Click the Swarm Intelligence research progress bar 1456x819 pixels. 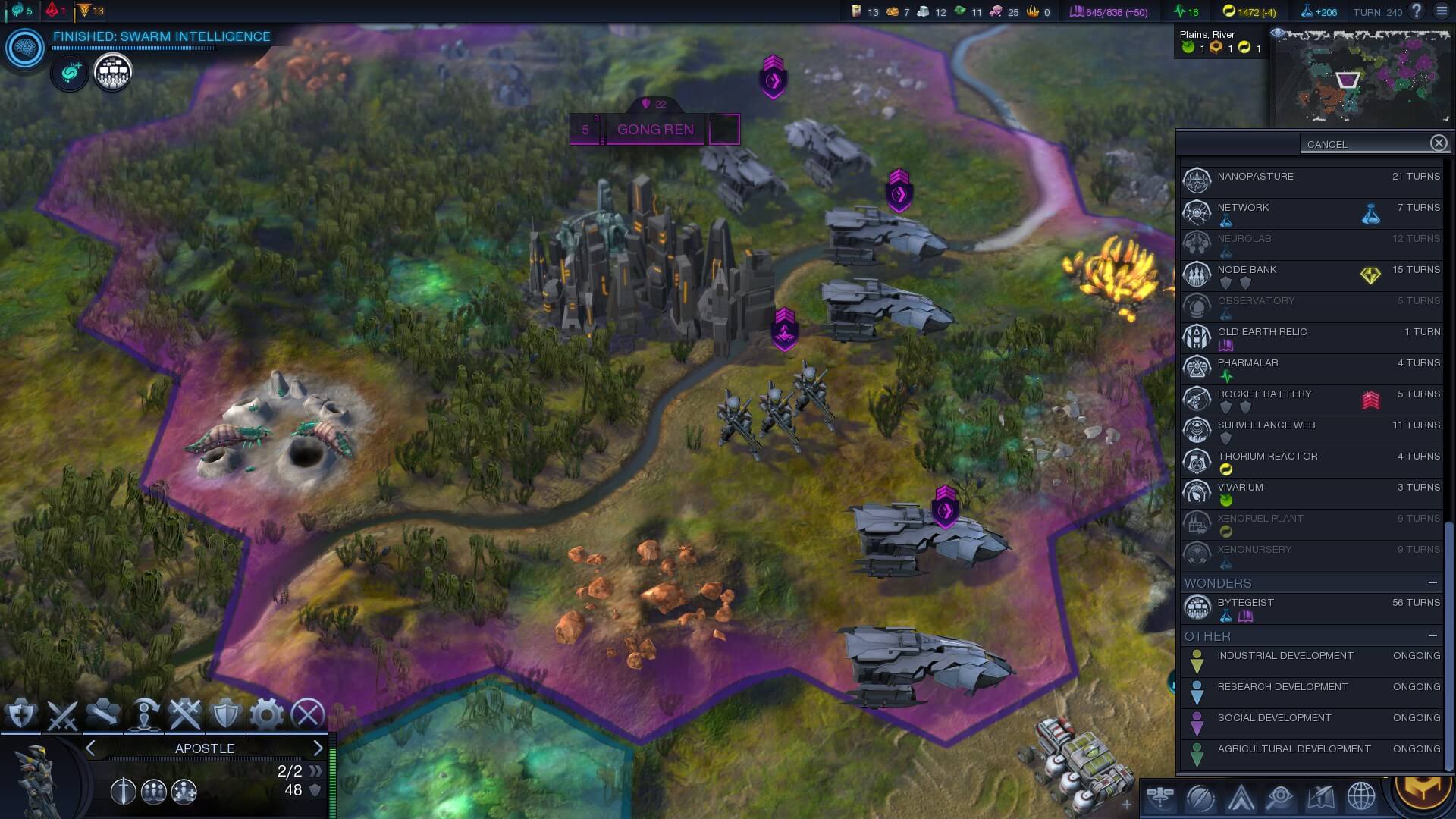(x=133, y=47)
